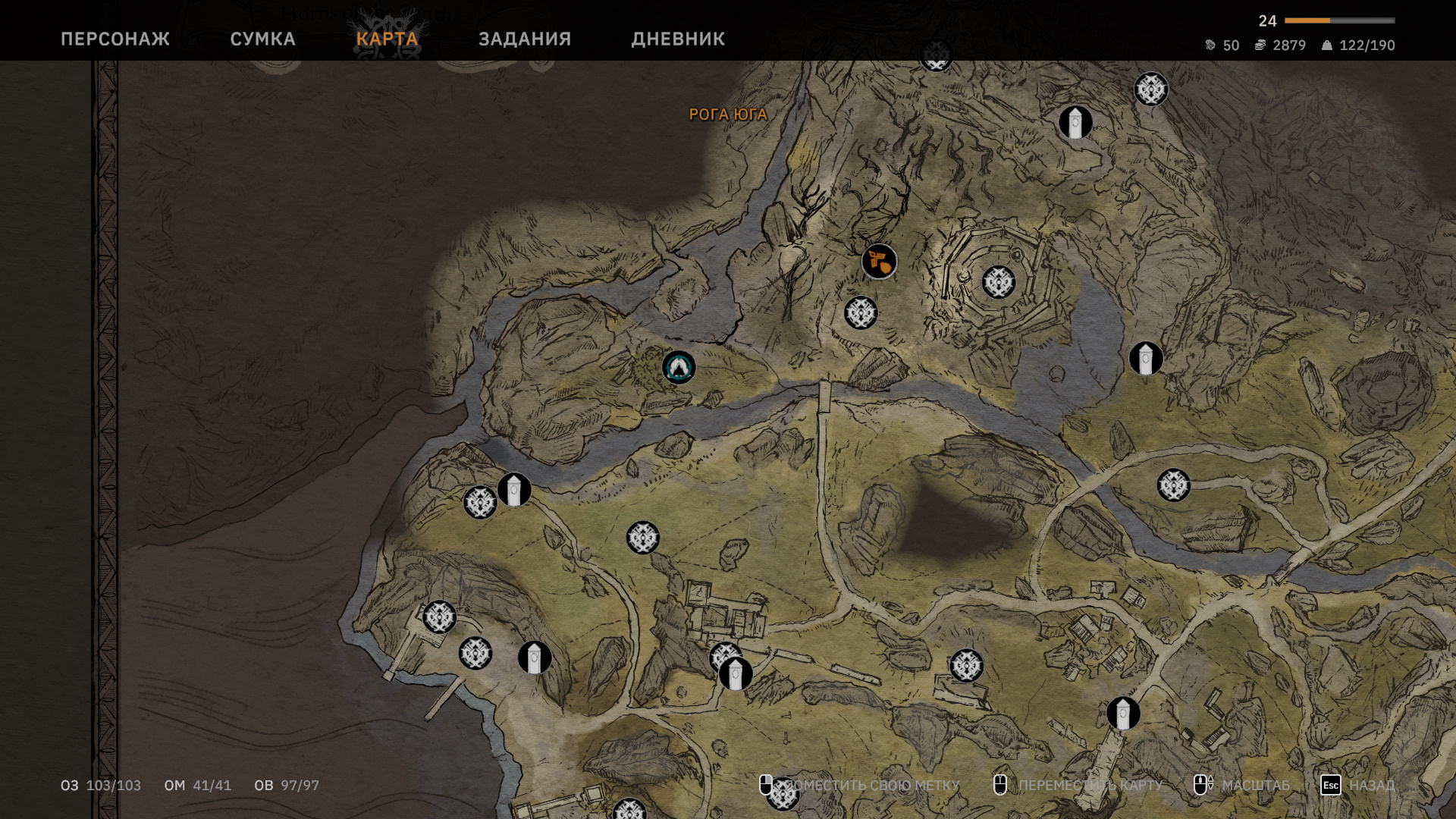Screen dimensions: 1456x819
Task: Show the ЗАДАНИЯ tab
Action: [x=525, y=39]
